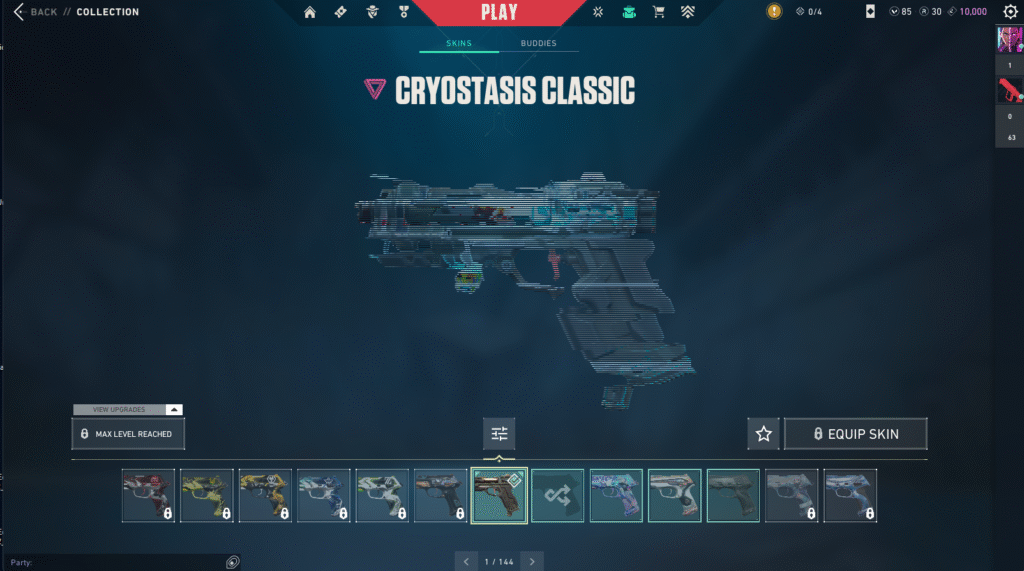
Task: Choose the yellow locked Classic skin thumbnail
Action: click(207, 496)
